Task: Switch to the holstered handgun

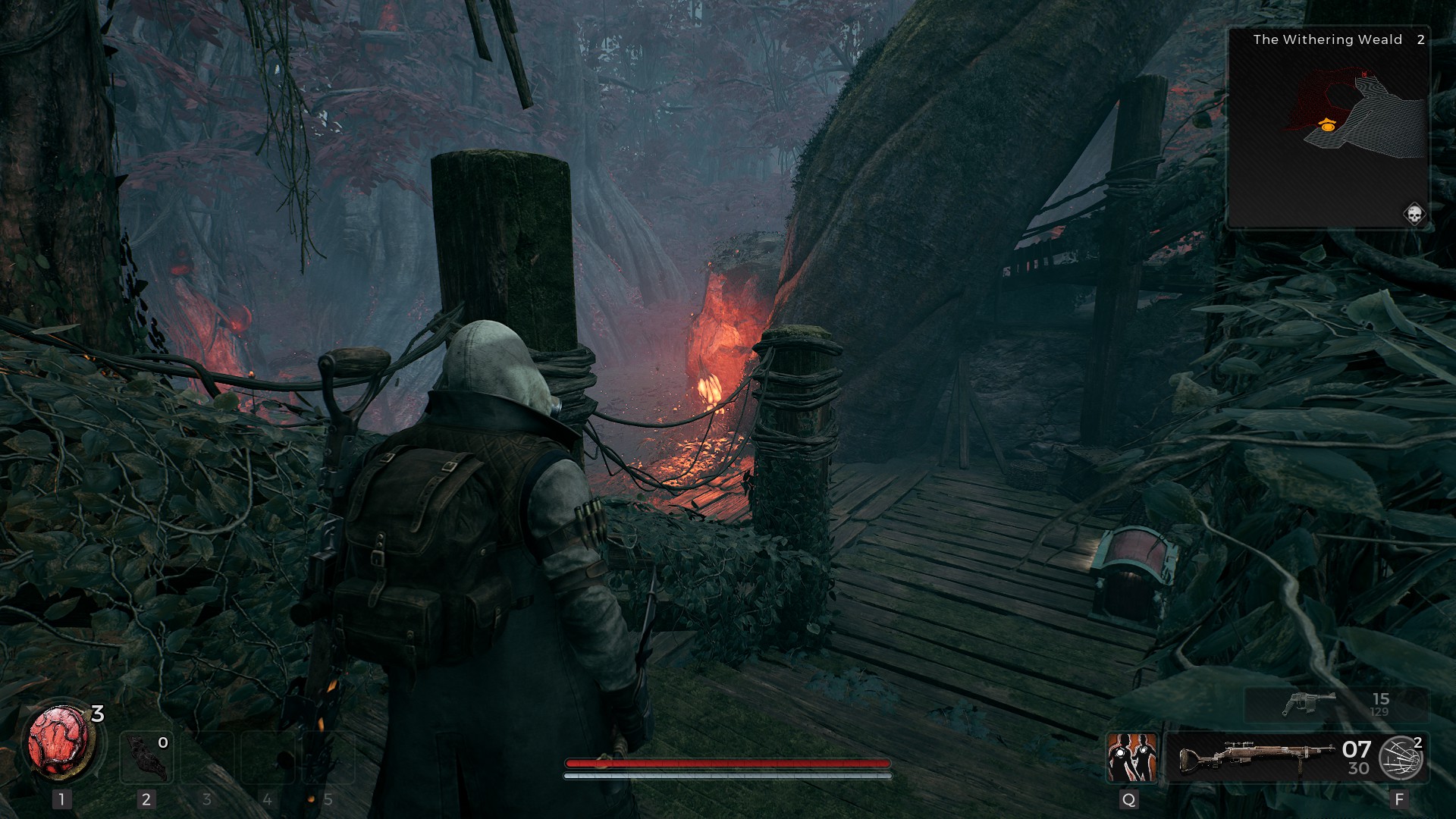Action: (x=1310, y=704)
